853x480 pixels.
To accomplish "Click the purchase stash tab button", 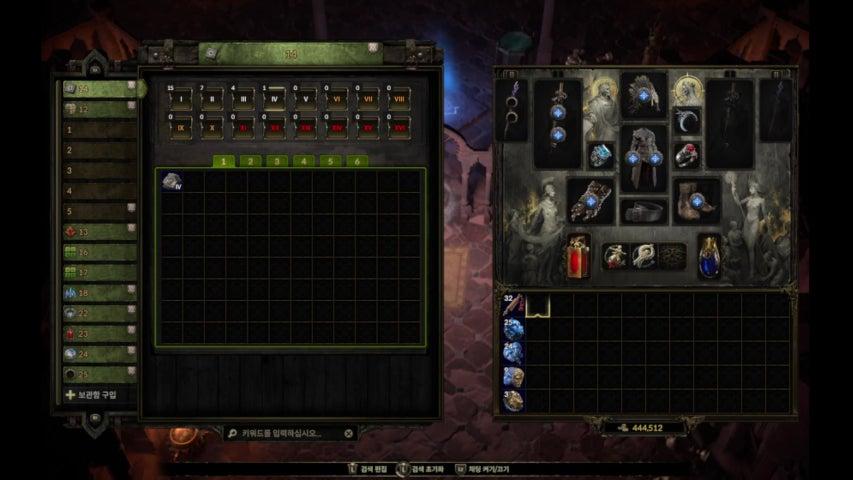I will (x=97, y=395).
